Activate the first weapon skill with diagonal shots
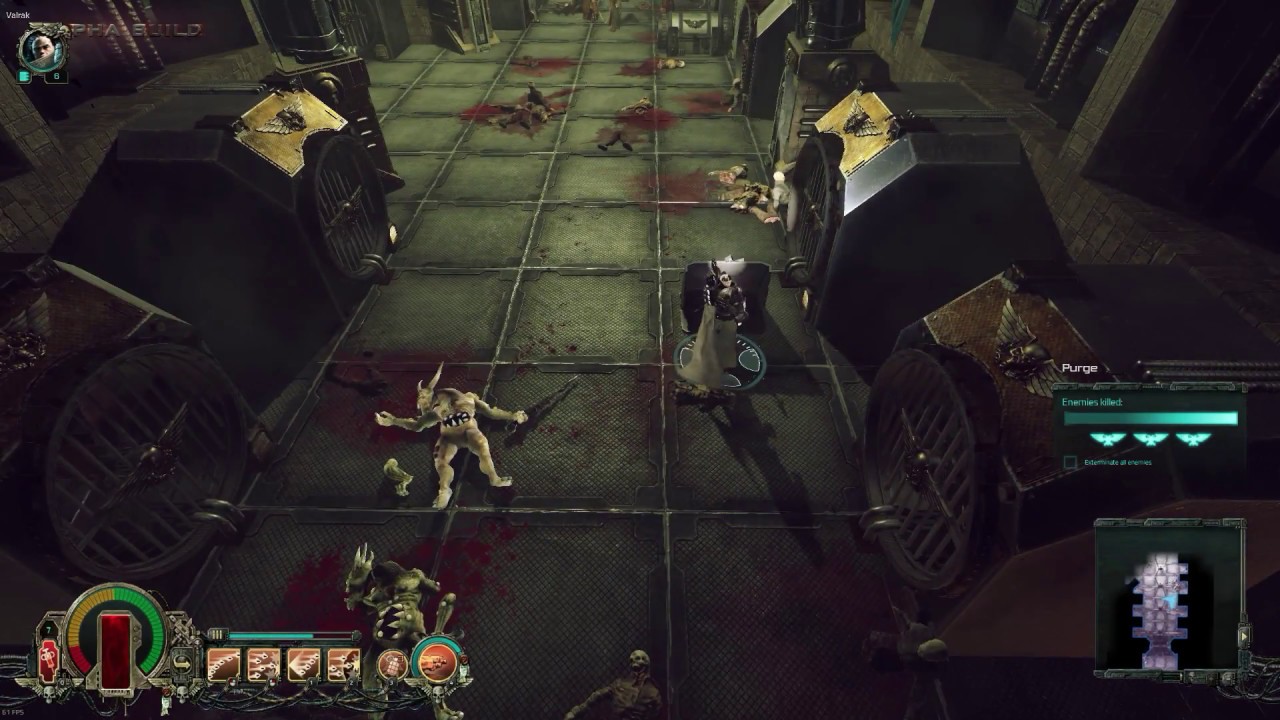This screenshot has height=720, width=1280. tap(223, 665)
